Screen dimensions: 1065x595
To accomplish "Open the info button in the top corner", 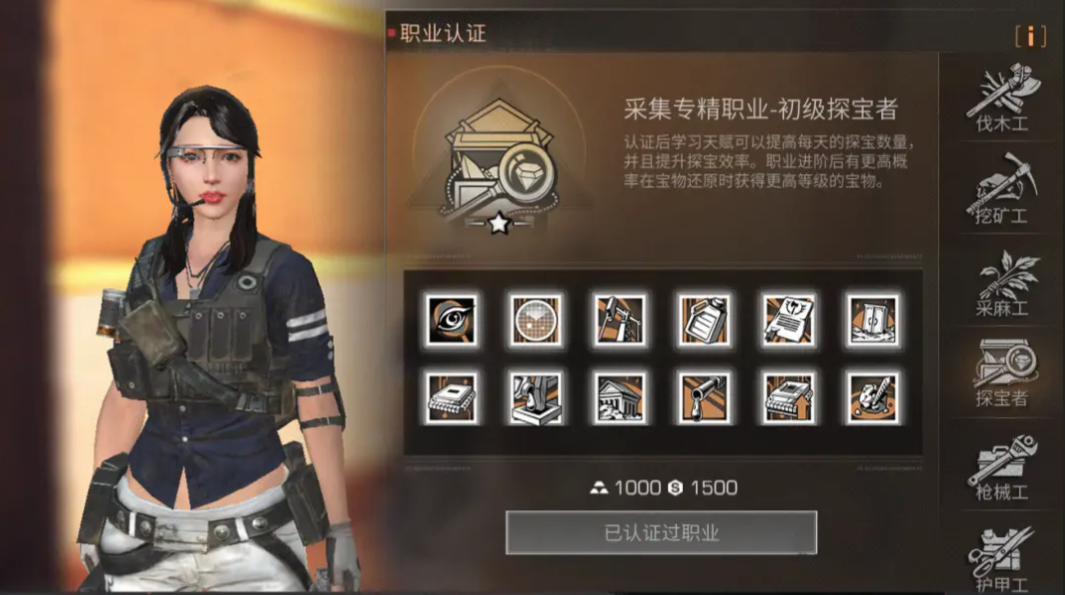I will pyautogui.click(x=1030, y=36).
